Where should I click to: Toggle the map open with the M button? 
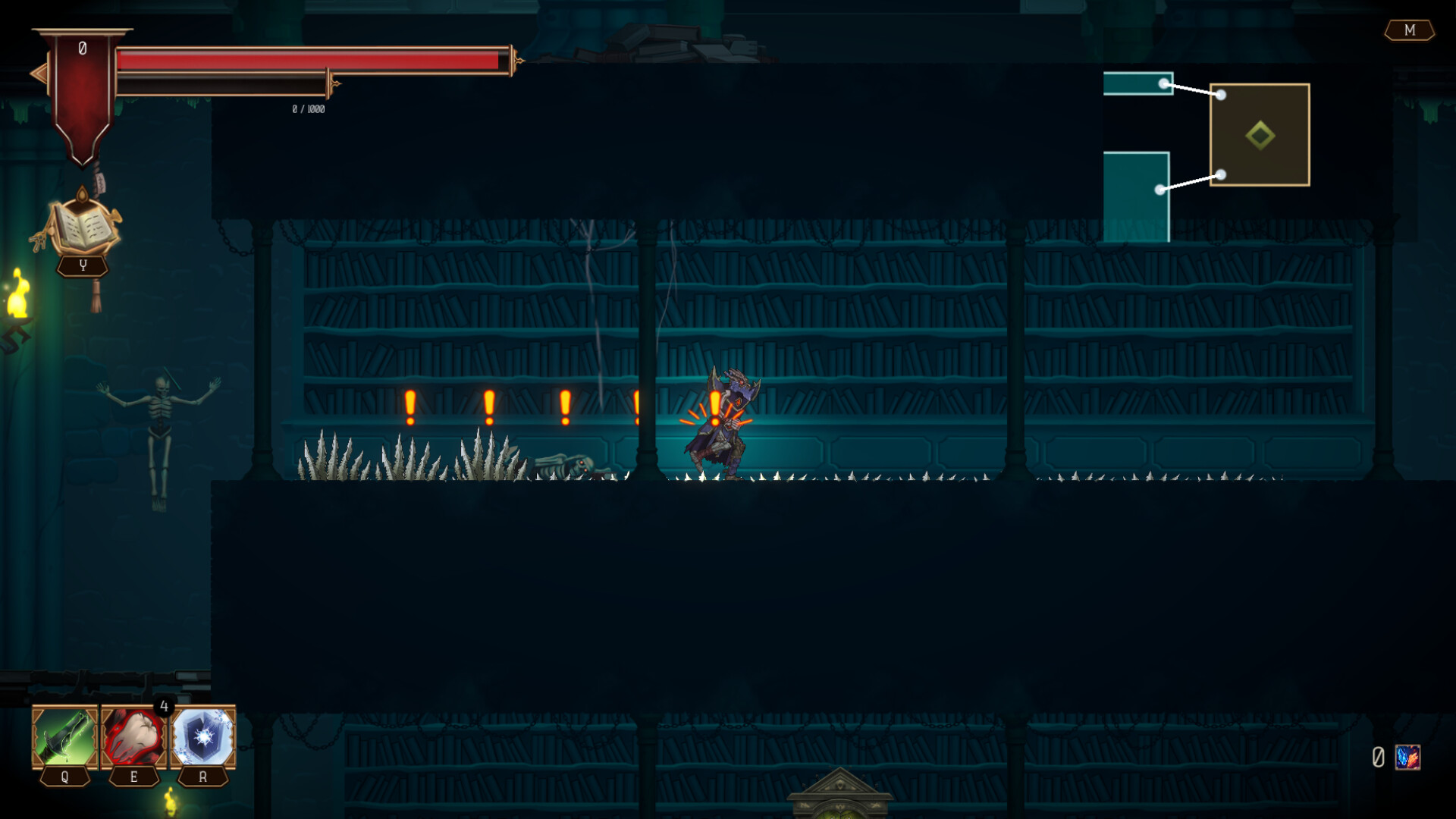point(1410,30)
